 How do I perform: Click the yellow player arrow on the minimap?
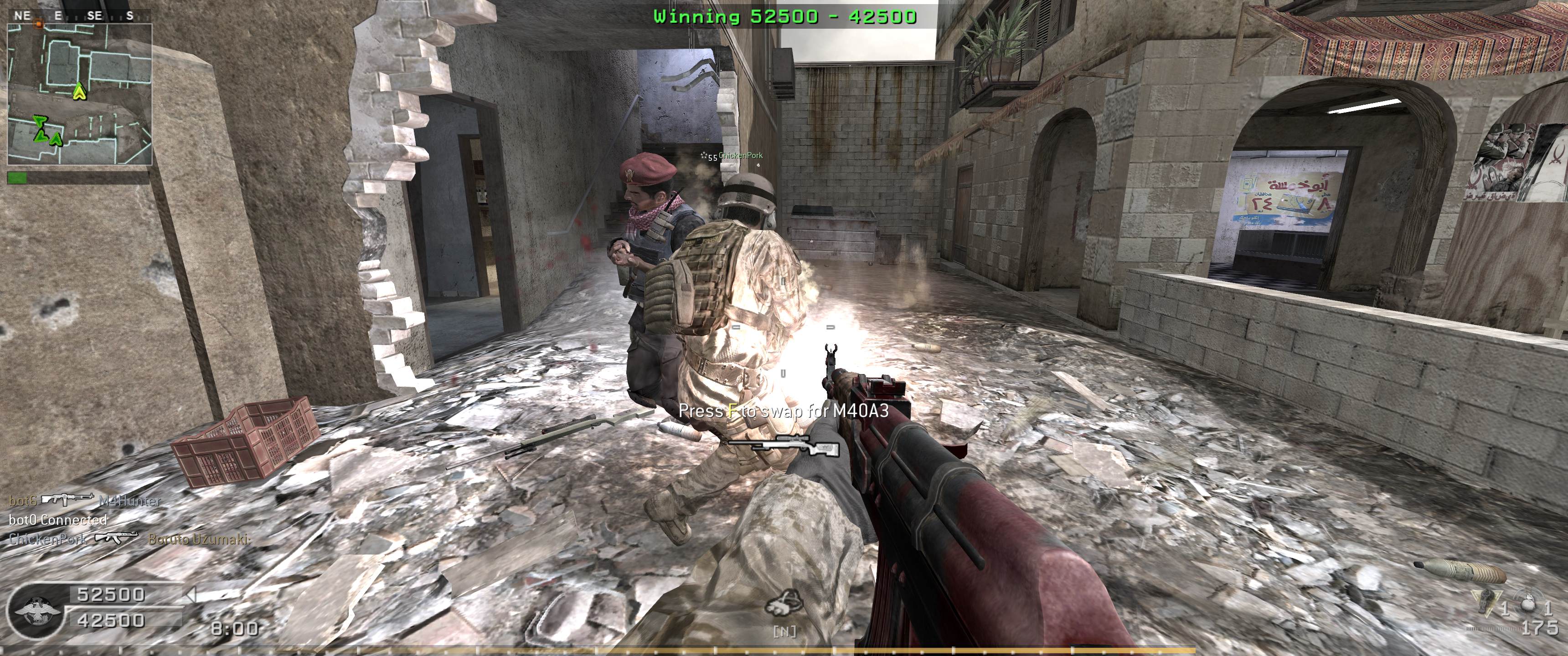(79, 92)
